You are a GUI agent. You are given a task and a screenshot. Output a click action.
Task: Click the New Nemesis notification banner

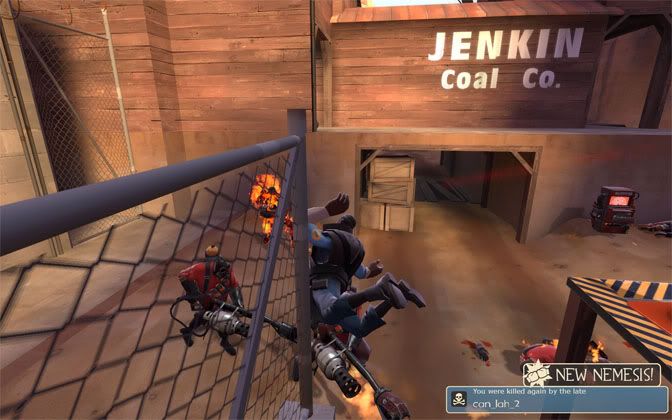593,374
